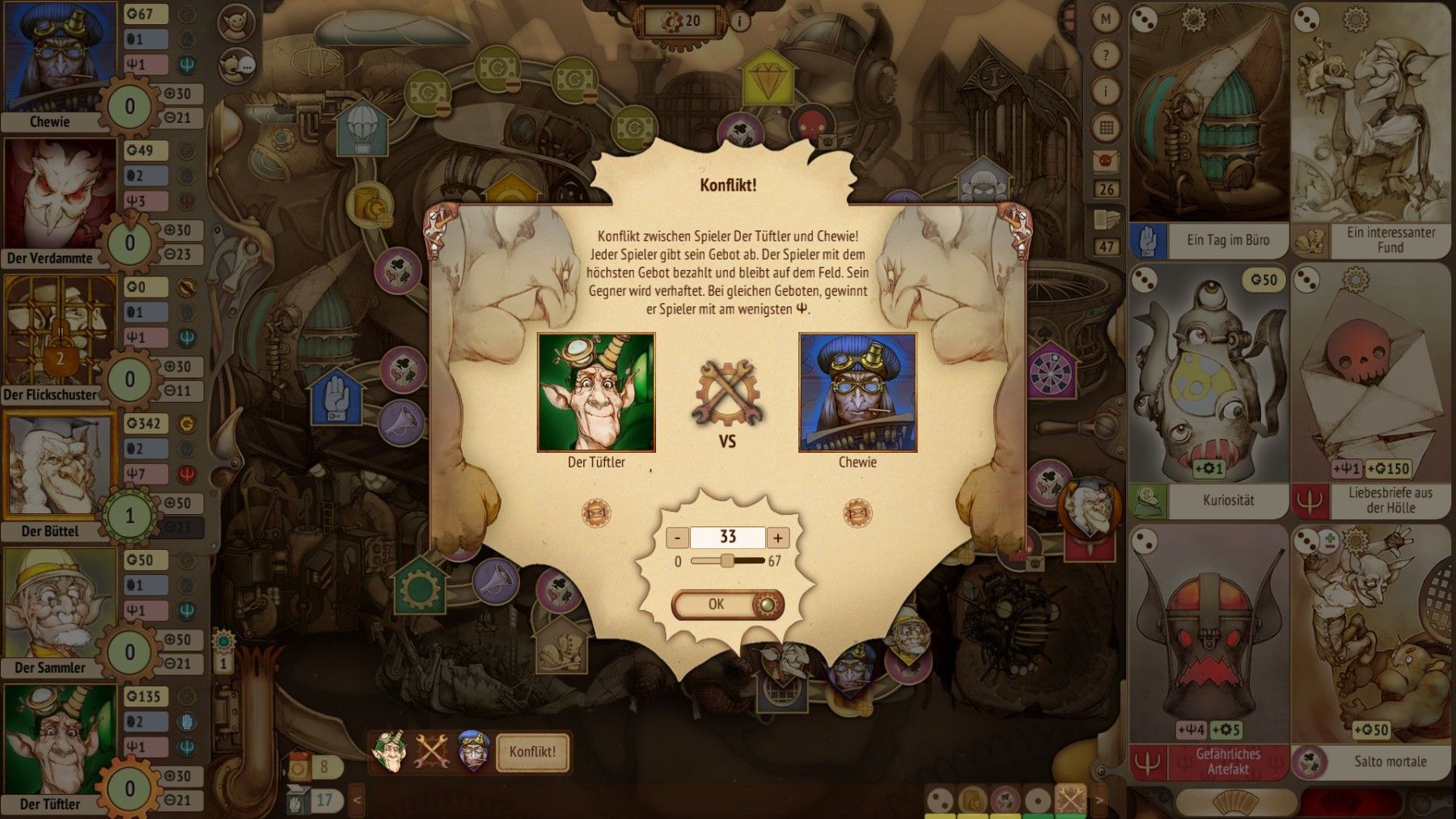Viewport: 1456px width, 819px height.
Task: Click the Konflikt! button in the bottom bar
Action: (x=532, y=752)
